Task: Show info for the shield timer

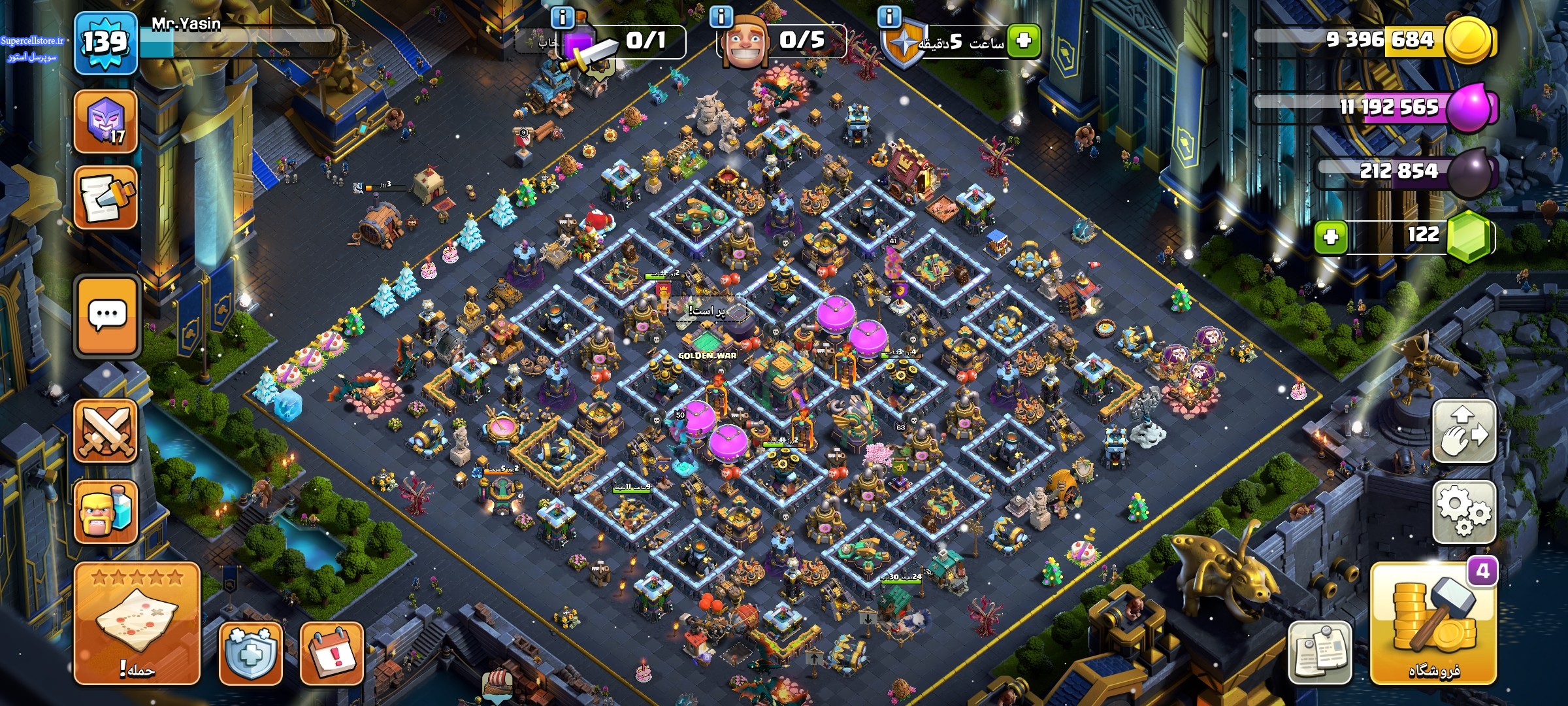Action: tap(889, 16)
